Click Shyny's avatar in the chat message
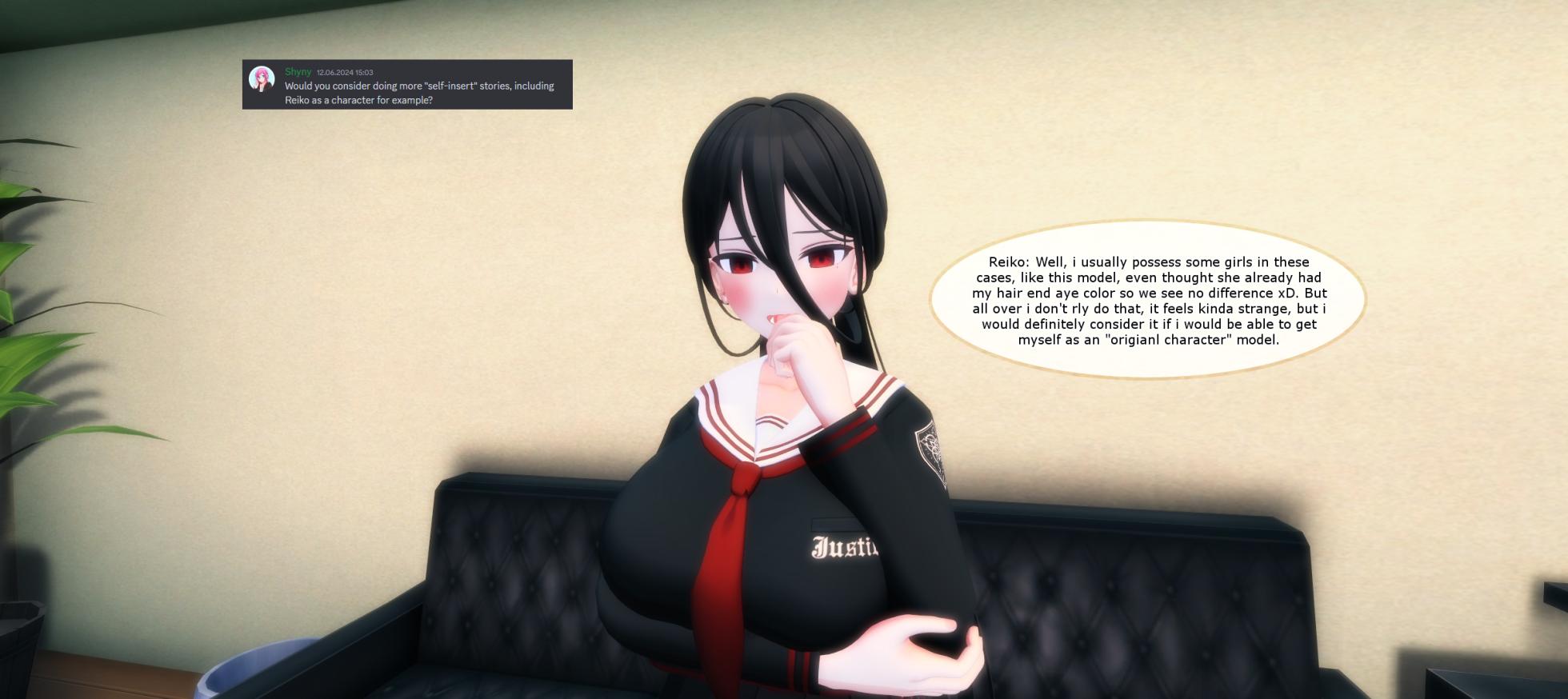Image resolution: width=1568 pixels, height=699 pixels. click(x=262, y=78)
